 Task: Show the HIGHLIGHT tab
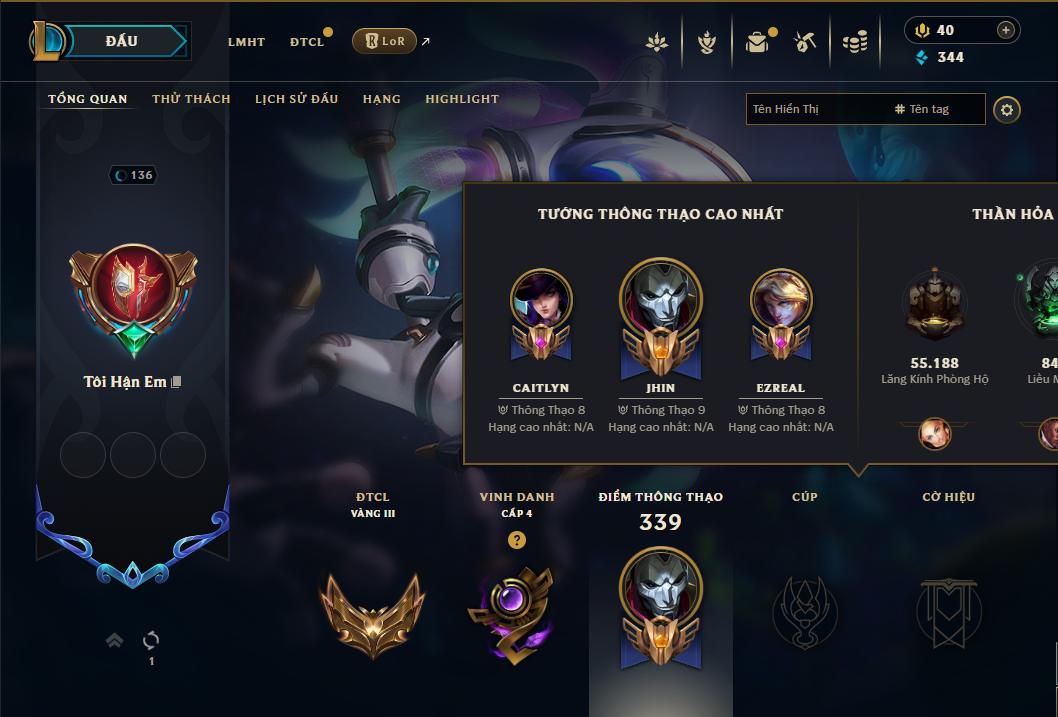462,99
